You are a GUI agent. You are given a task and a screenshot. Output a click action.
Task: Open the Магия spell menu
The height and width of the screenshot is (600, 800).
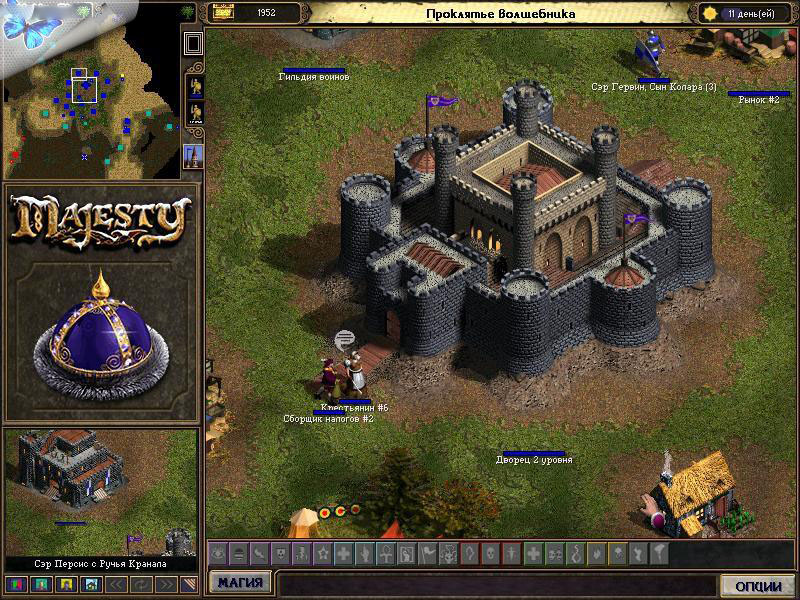point(240,582)
